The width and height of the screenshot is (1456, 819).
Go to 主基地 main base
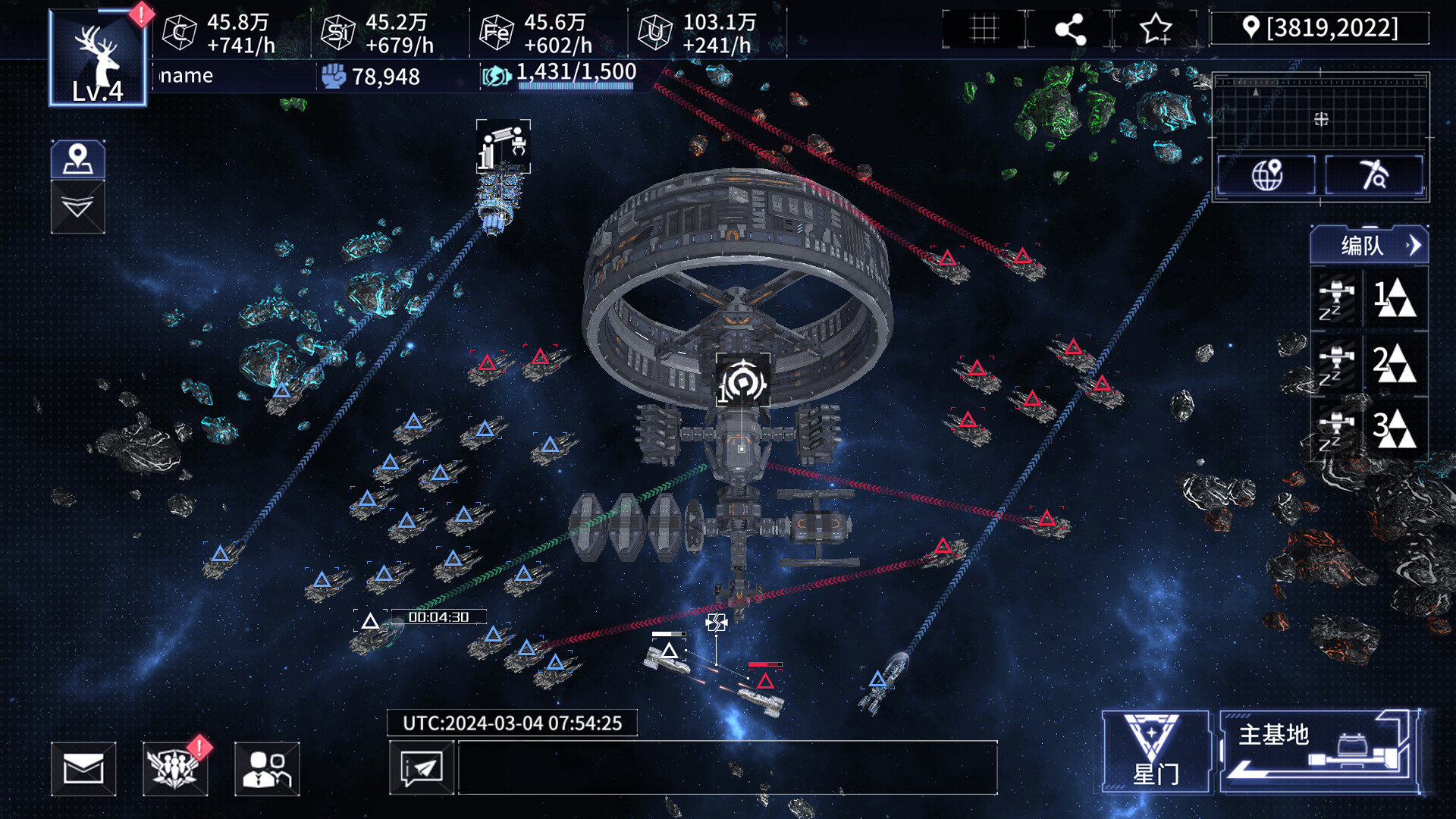pos(1319,752)
